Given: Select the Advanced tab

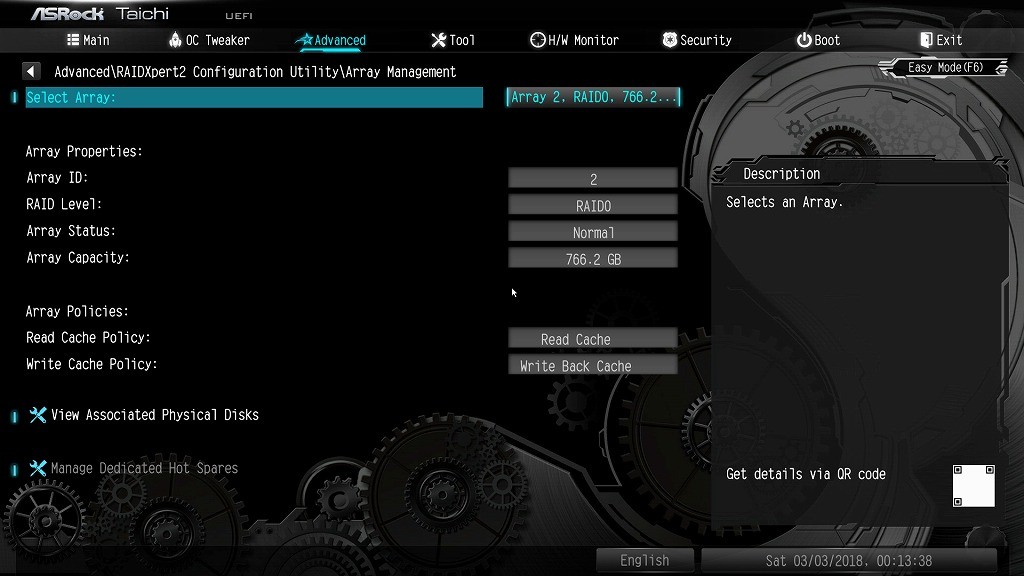Looking at the screenshot, I should pos(332,40).
